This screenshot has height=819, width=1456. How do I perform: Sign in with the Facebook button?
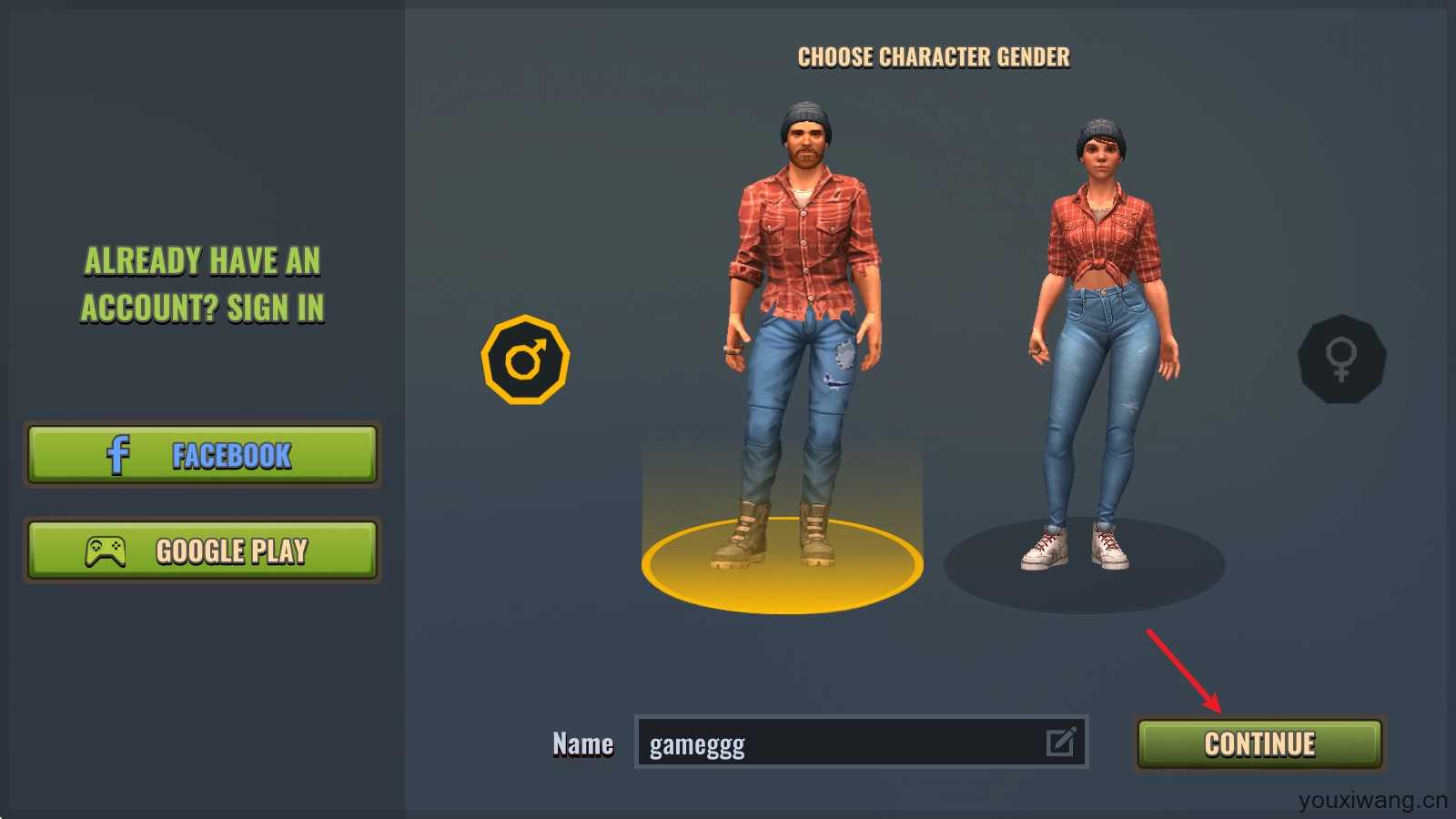pos(202,454)
